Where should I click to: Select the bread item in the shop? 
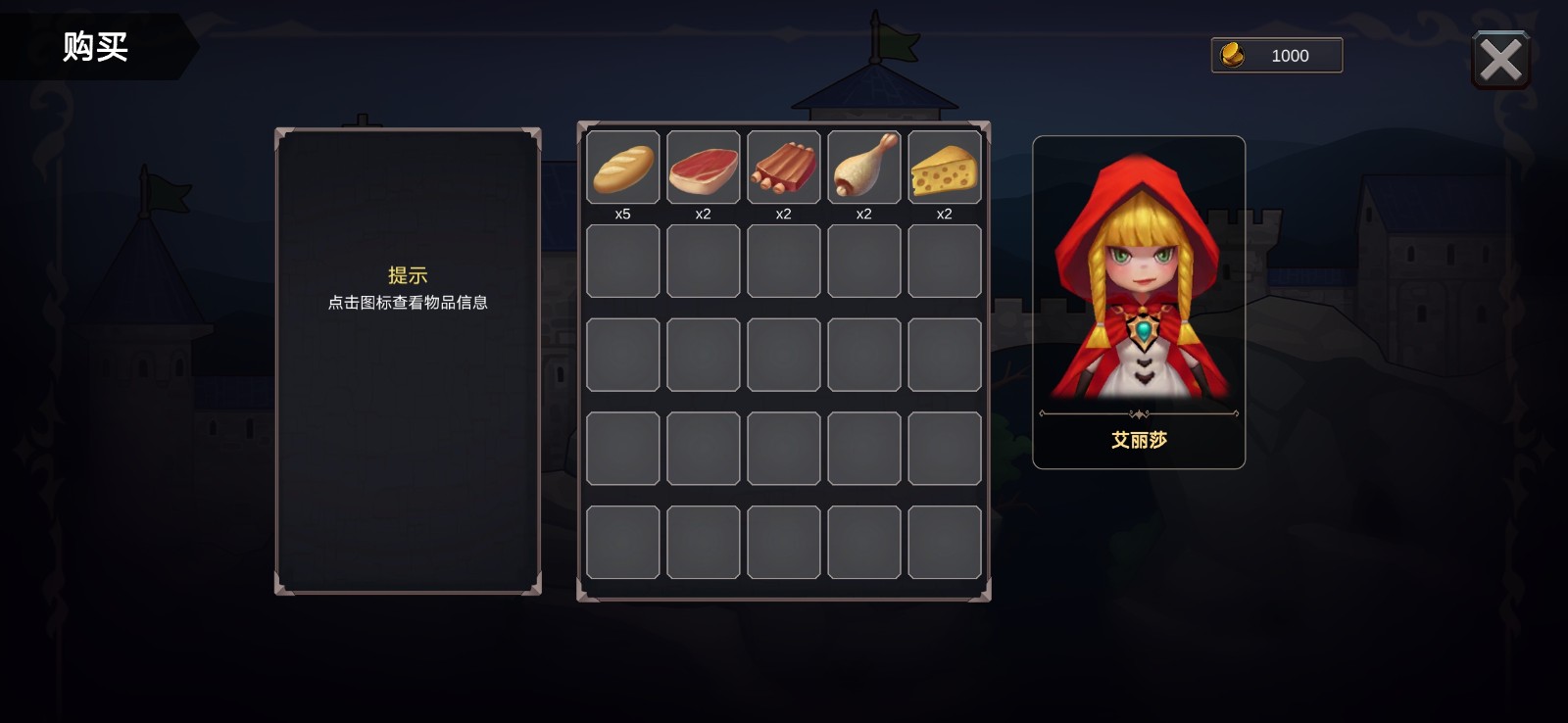point(622,169)
